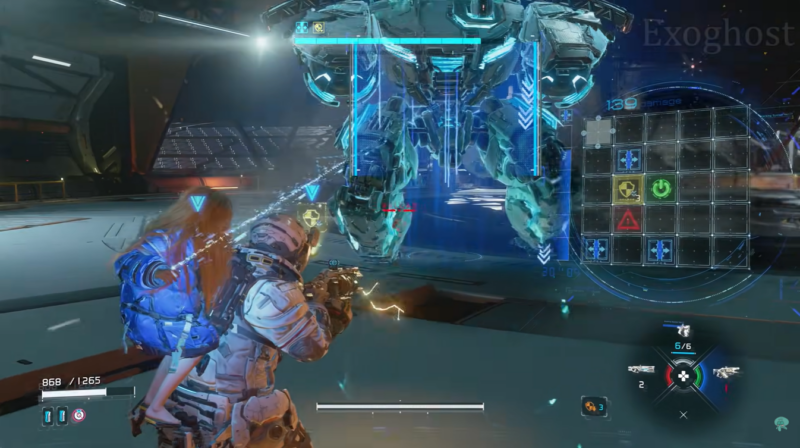Choose the rifle in the wheel's right slot
The width and height of the screenshot is (800, 448).
(x=725, y=371)
